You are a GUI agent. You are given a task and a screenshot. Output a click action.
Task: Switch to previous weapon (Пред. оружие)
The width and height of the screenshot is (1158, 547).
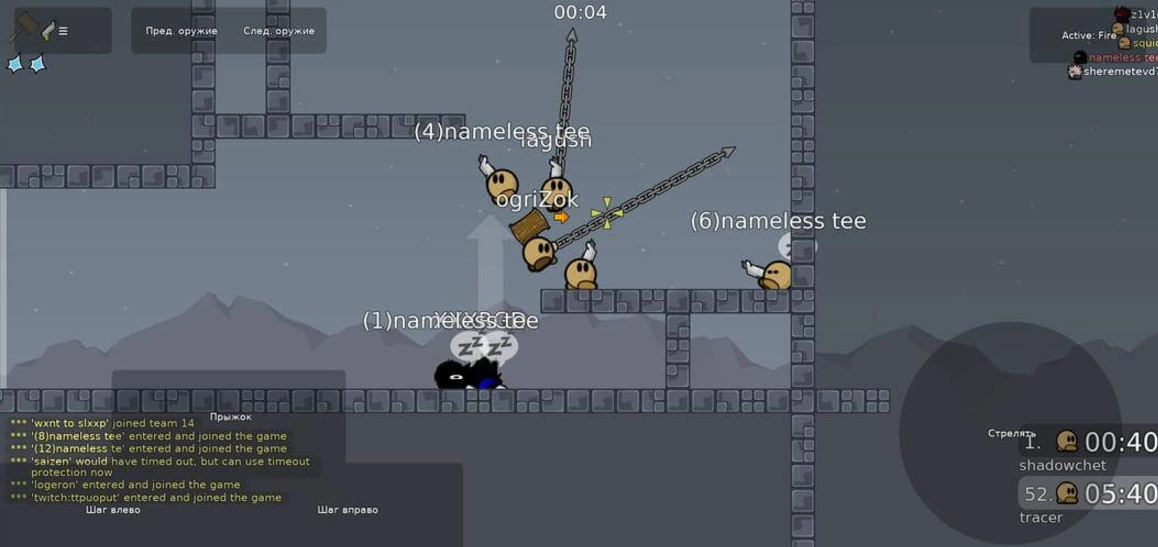tap(181, 31)
